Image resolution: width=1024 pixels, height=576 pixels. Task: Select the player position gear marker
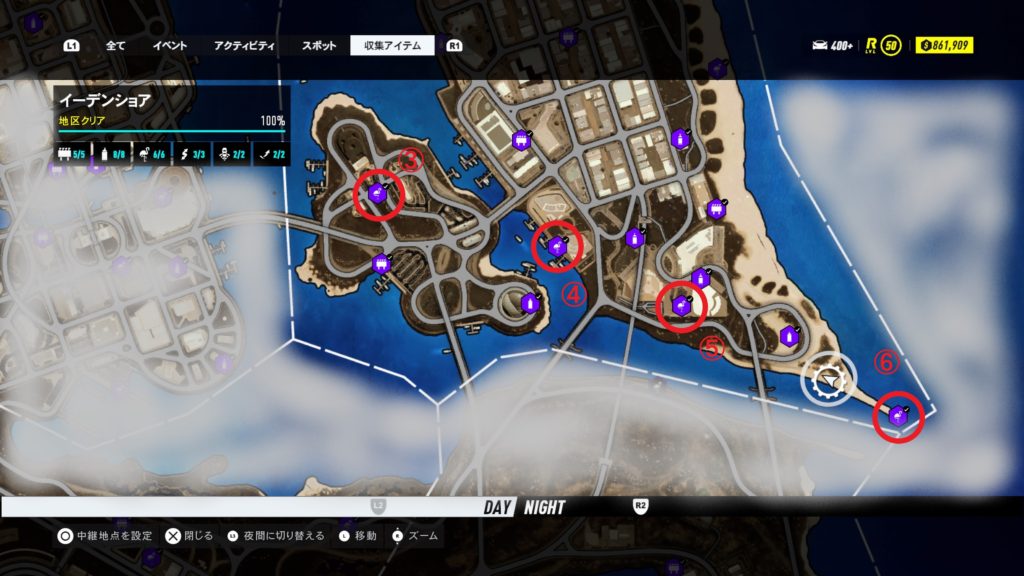828,380
